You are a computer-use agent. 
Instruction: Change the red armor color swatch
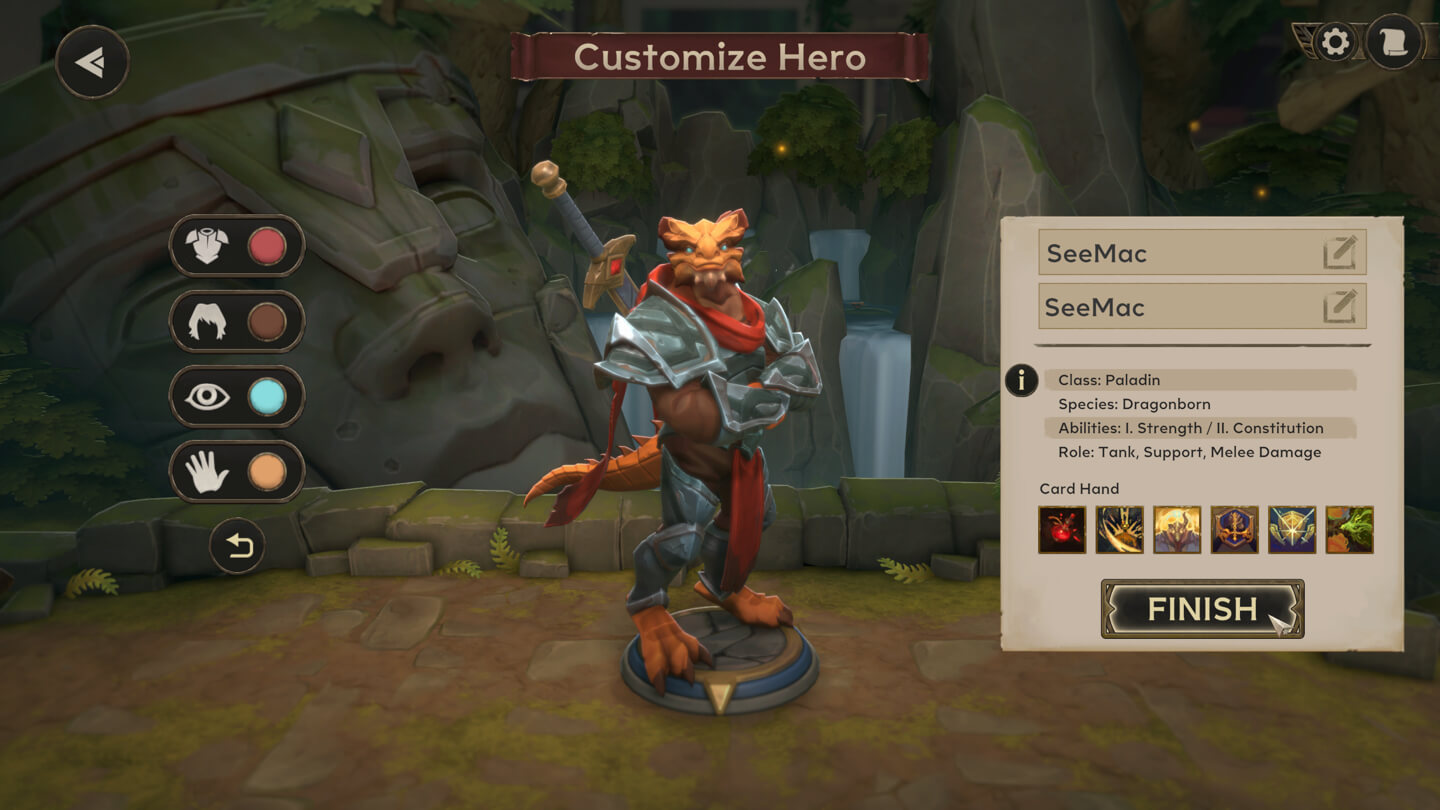(266, 246)
